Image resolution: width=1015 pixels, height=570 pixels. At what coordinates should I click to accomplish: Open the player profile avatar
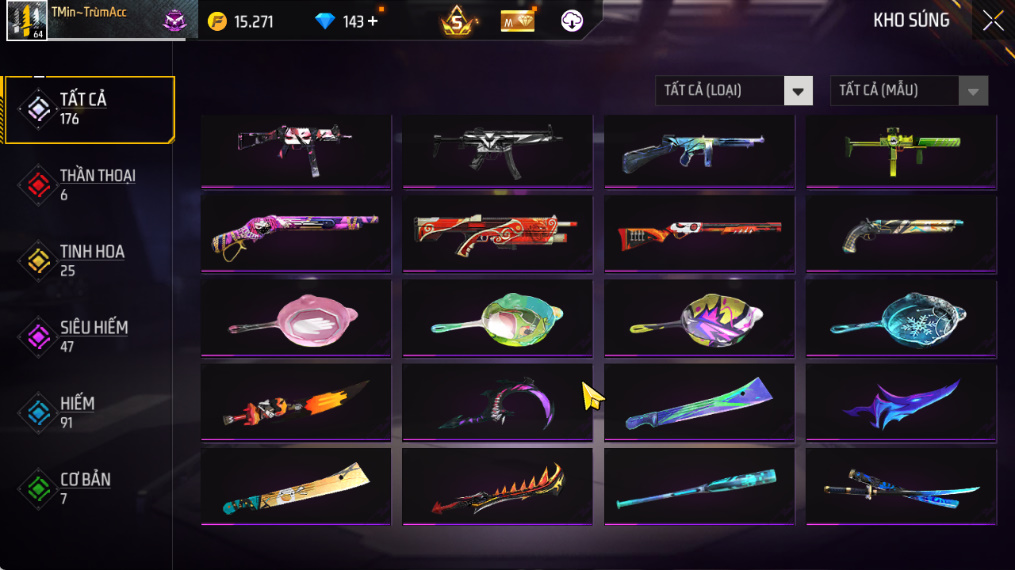point(26,21)
